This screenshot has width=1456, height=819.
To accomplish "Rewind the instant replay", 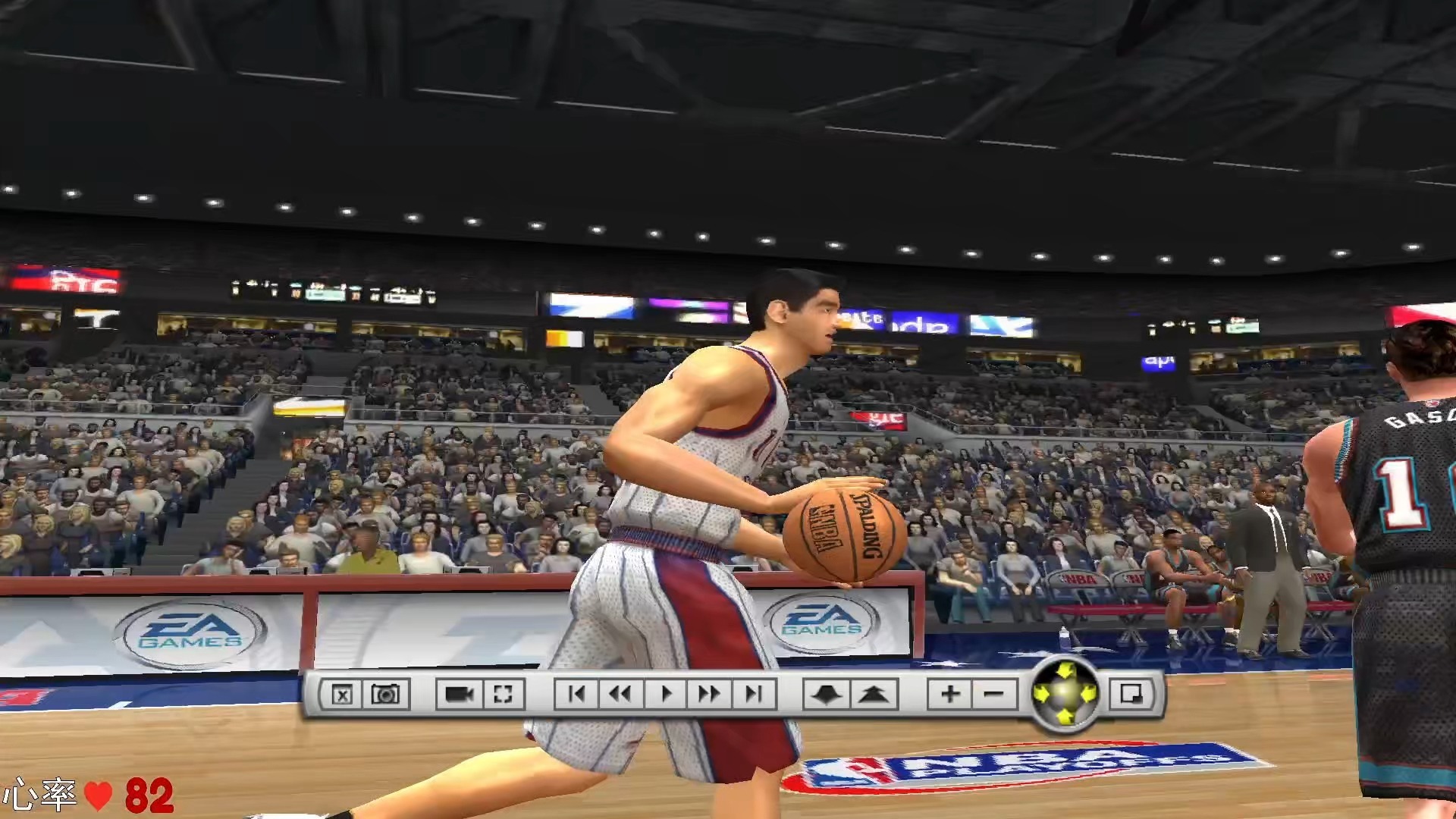I will pyautogui.click(x=620, y=695).
